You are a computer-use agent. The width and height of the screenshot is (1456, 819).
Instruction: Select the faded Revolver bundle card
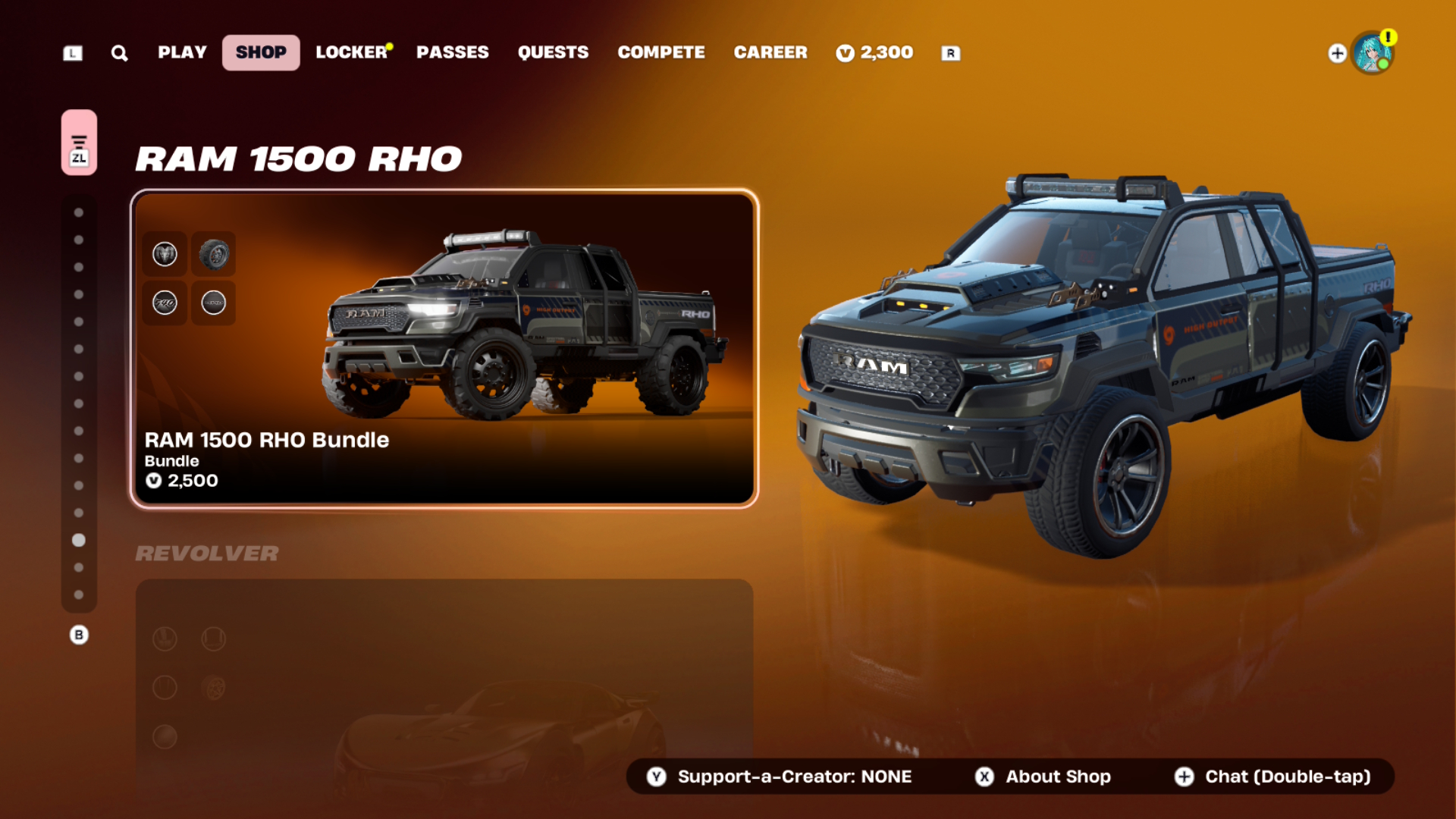point(444,682)
